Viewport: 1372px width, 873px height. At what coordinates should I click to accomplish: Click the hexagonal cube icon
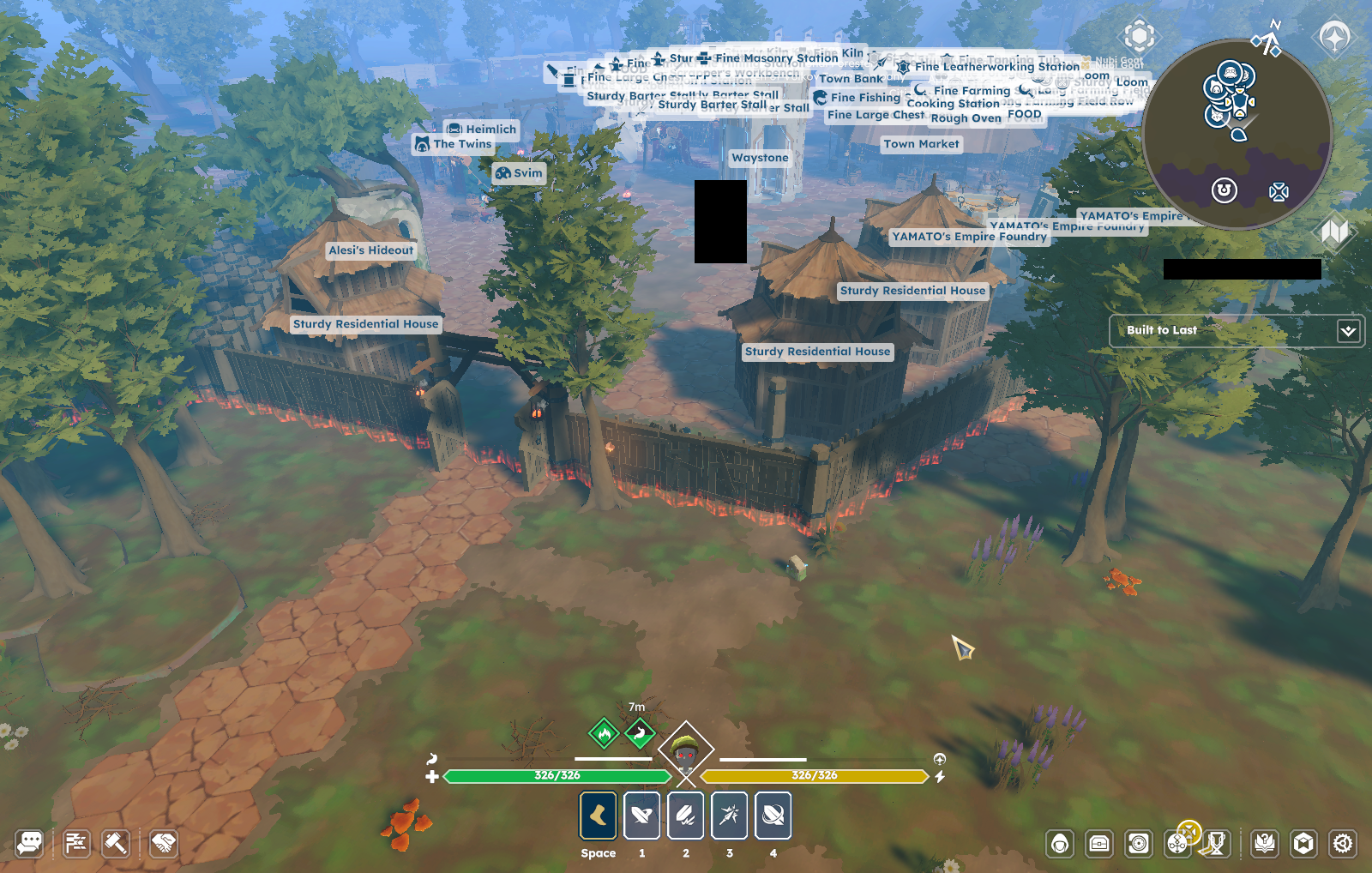click(x=1303, y=844)
